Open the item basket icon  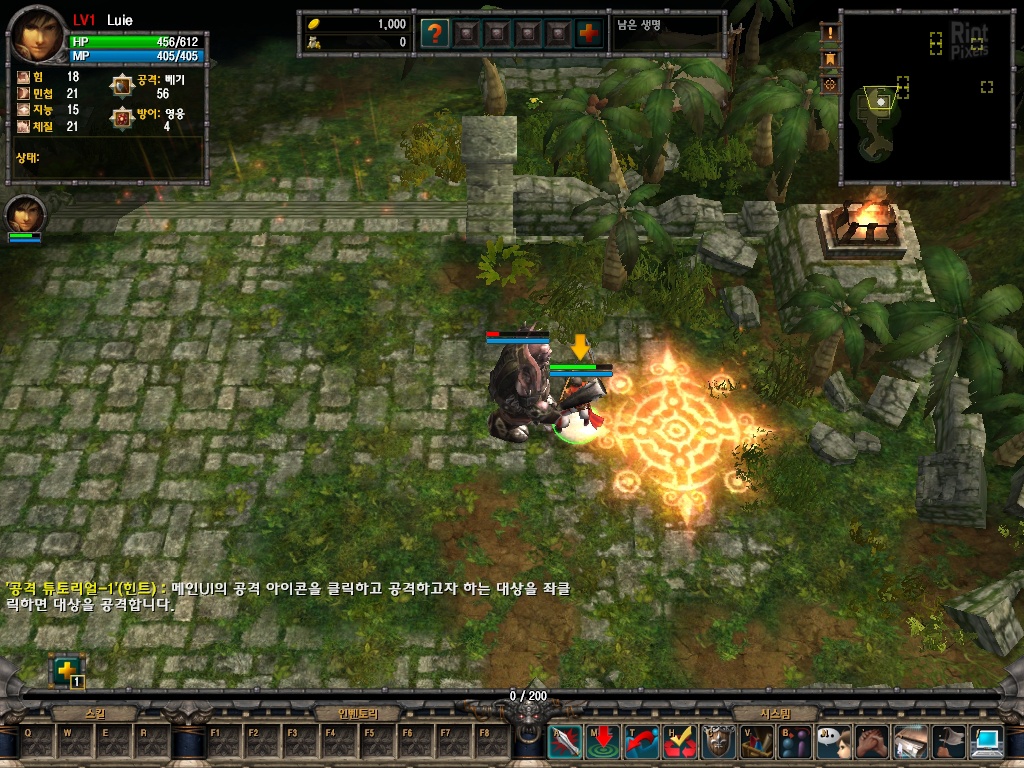click(757, 742)
